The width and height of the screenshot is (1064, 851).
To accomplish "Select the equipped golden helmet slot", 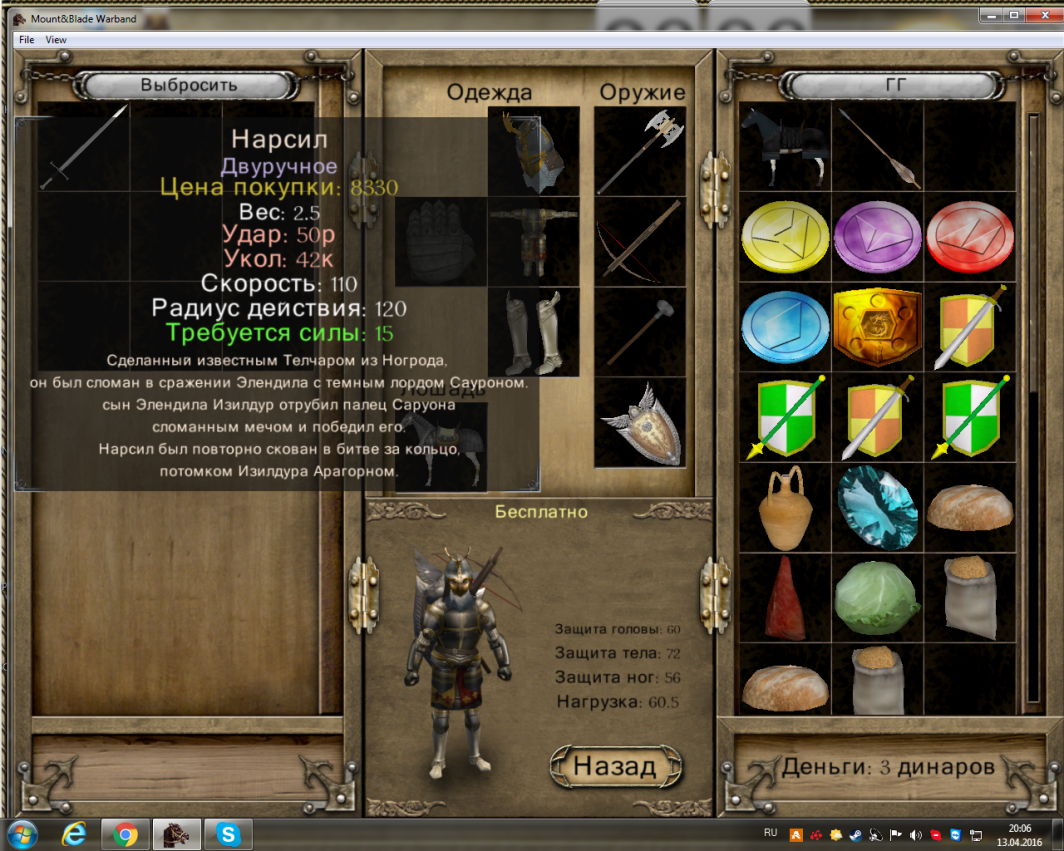I will click(x=533, y=151).
